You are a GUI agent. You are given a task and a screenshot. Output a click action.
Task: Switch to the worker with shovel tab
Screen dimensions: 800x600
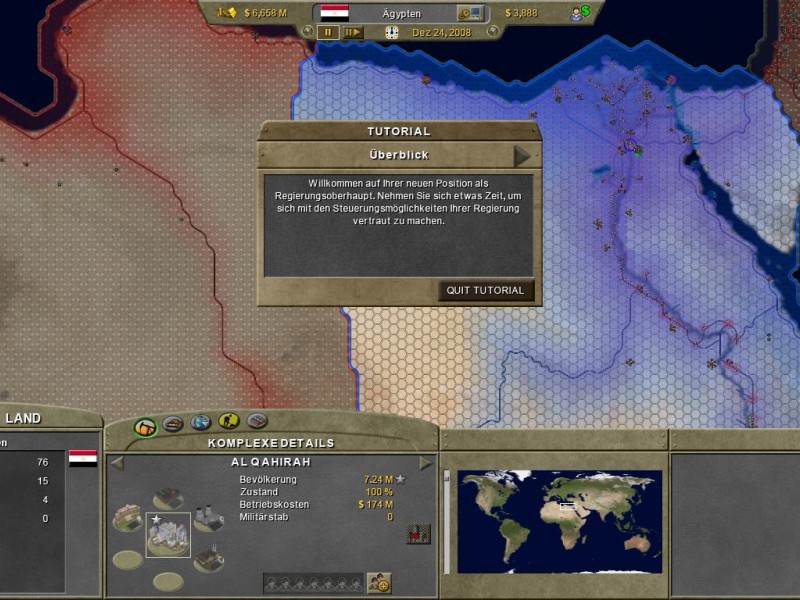229,421
